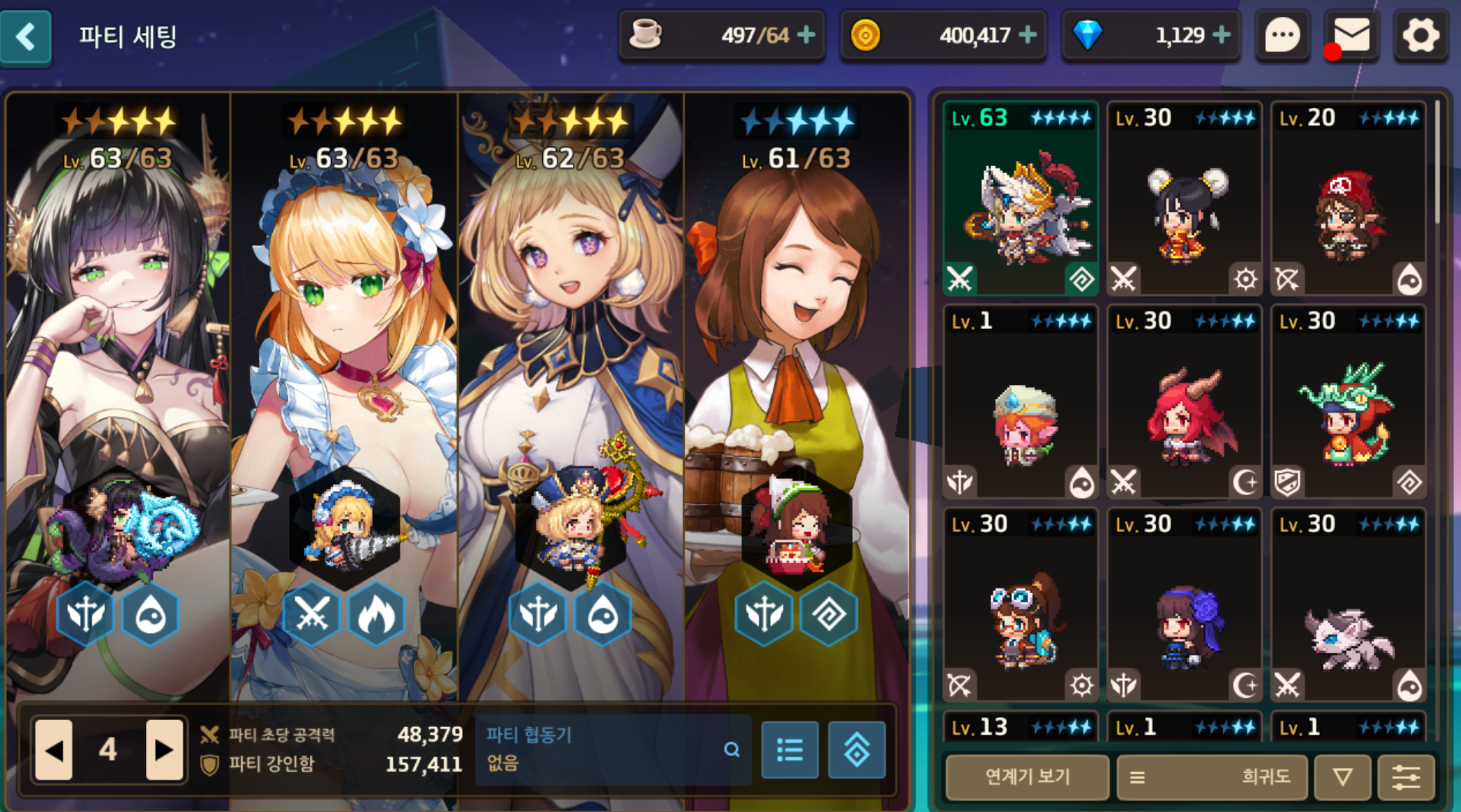Image resolution: width=1461 pixels, height=812 pixels.
Task: Select the Lv. 63 winged knight hero
Action: tap(1021, 198)
